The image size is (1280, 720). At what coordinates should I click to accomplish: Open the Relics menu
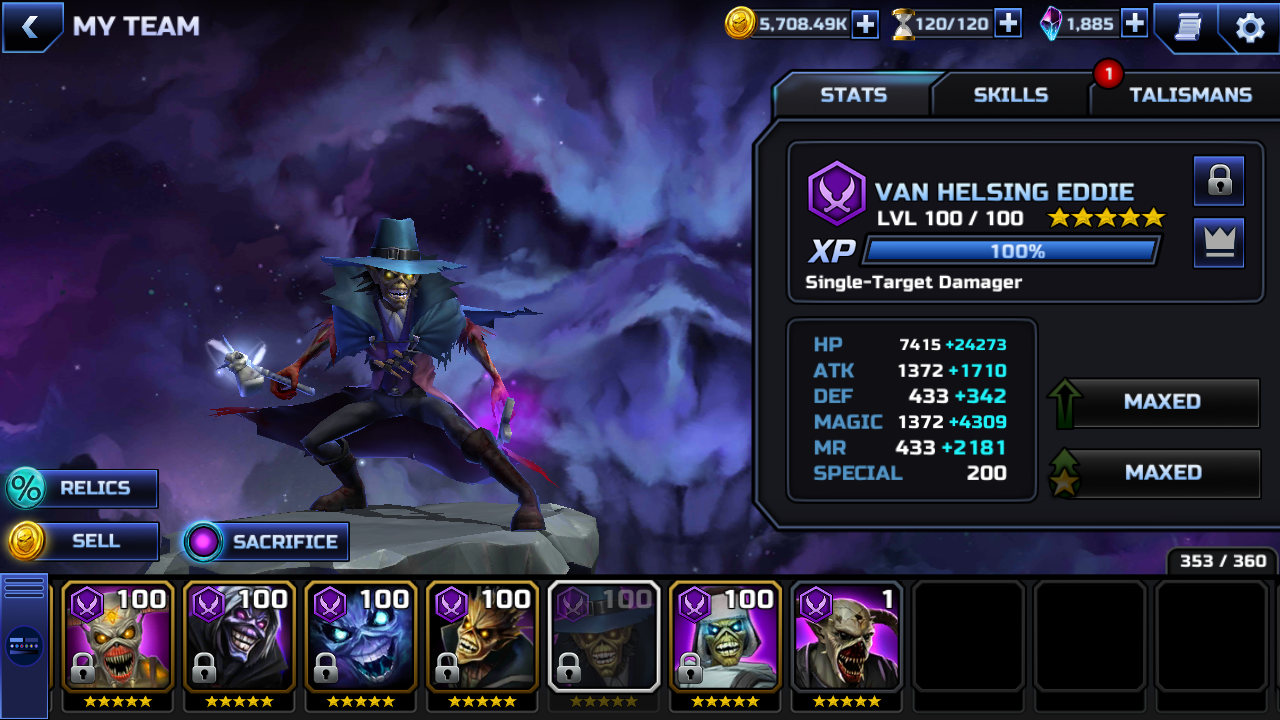(x=83, y=488)
